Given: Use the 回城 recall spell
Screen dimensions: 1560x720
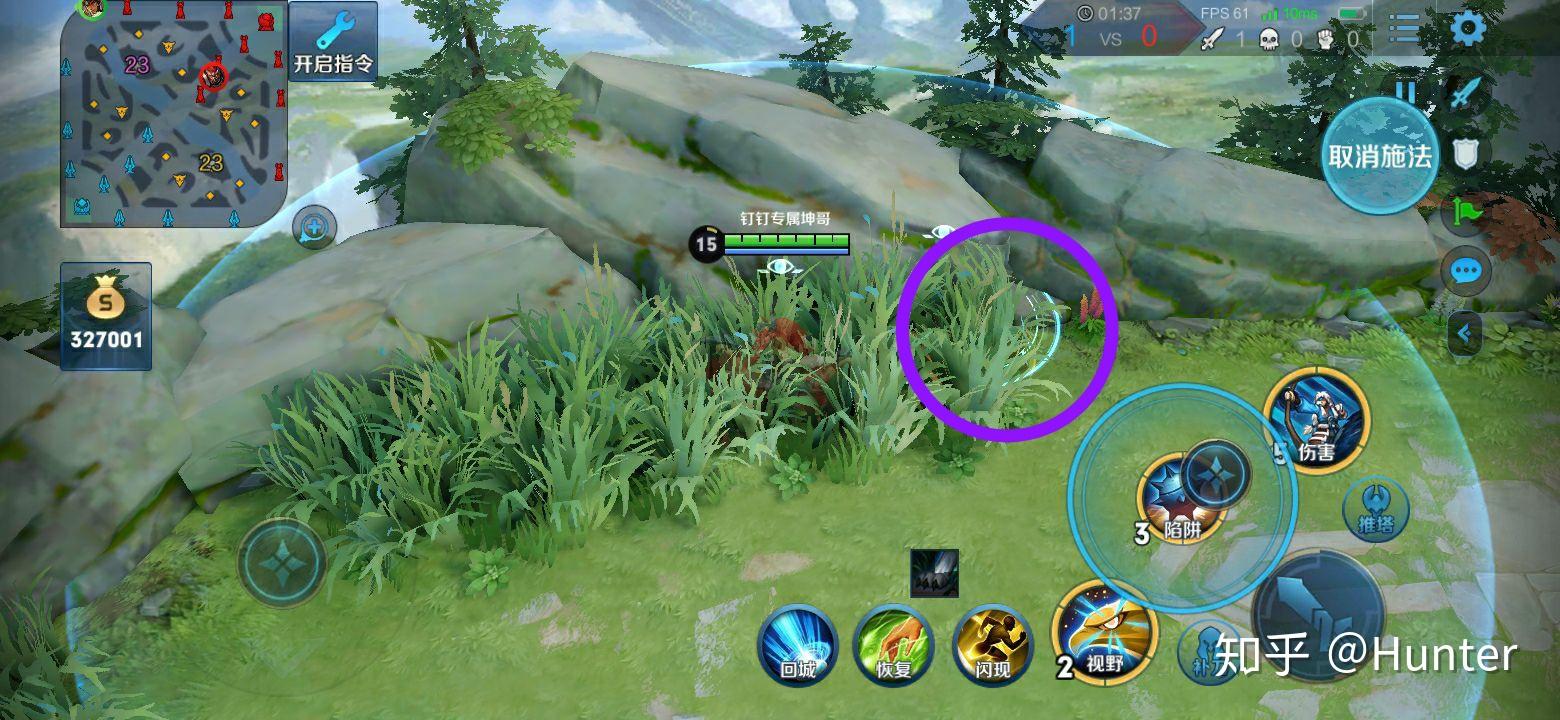Looking at the screenshot, I should (x=797, y=645).
